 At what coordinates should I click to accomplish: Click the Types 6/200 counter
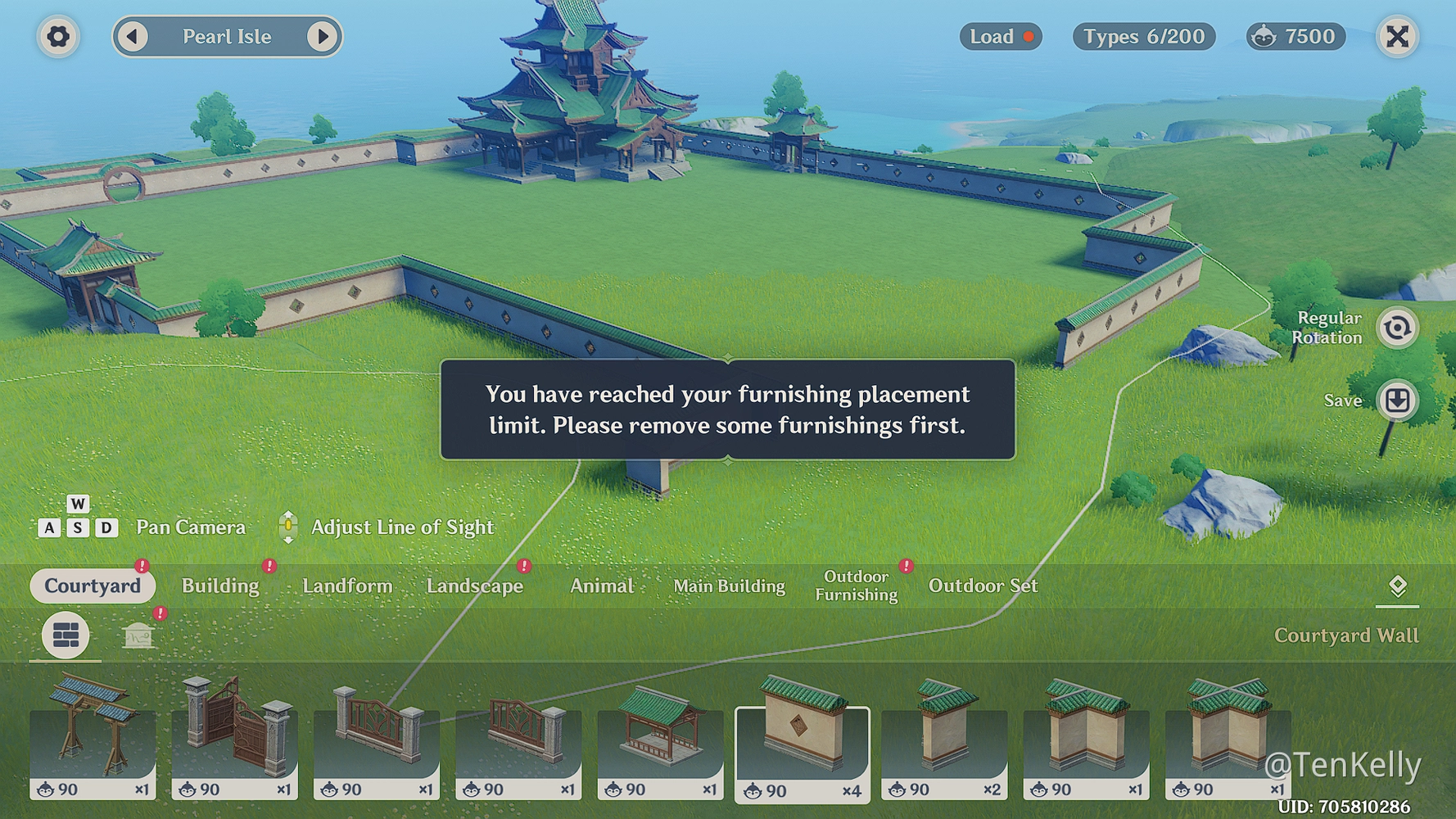[x=1143, y=36]
